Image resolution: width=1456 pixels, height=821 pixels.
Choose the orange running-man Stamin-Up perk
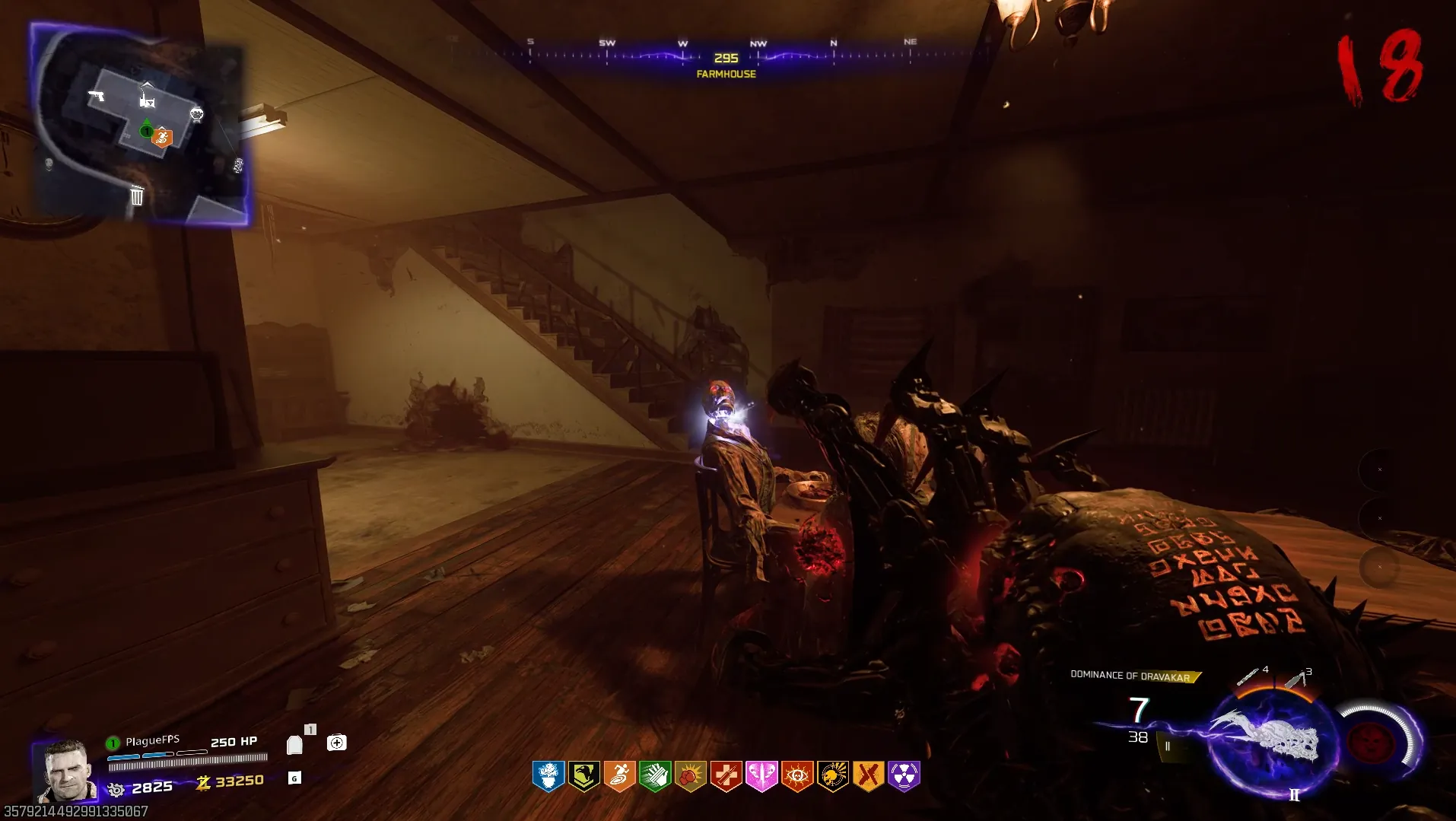pos(619,776)
